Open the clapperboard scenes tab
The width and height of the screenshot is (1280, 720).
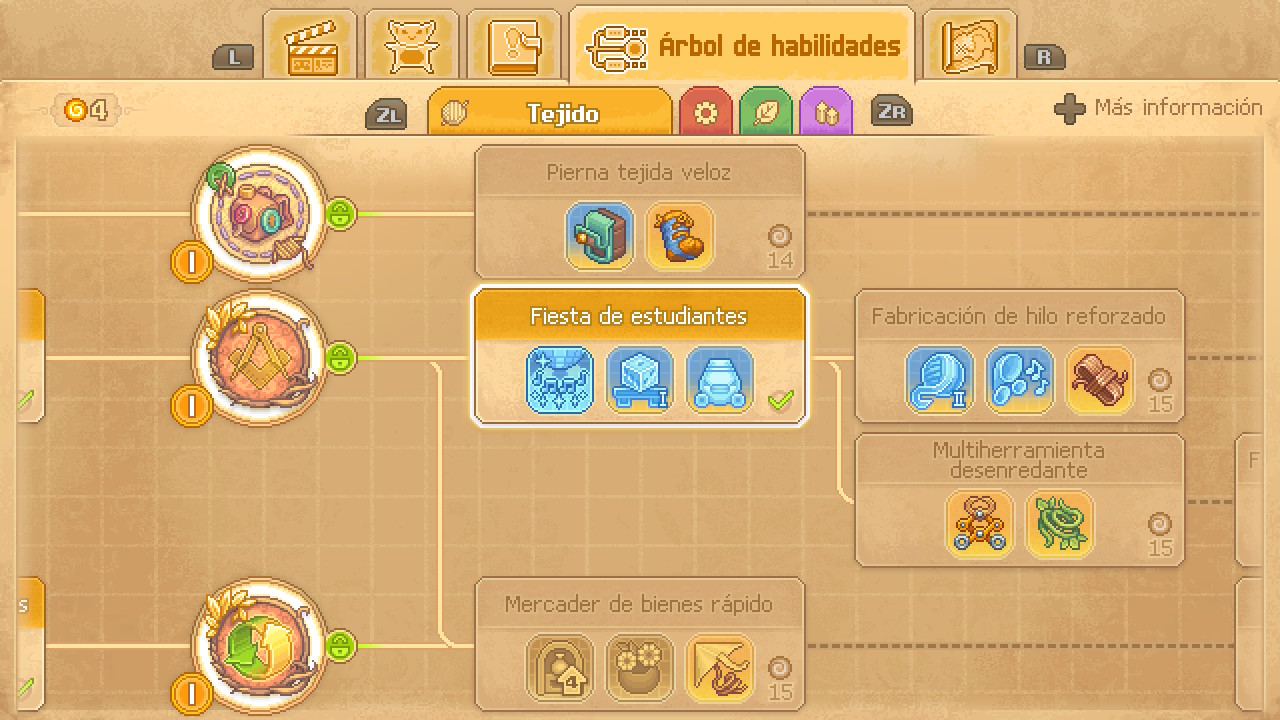point(310,46)
